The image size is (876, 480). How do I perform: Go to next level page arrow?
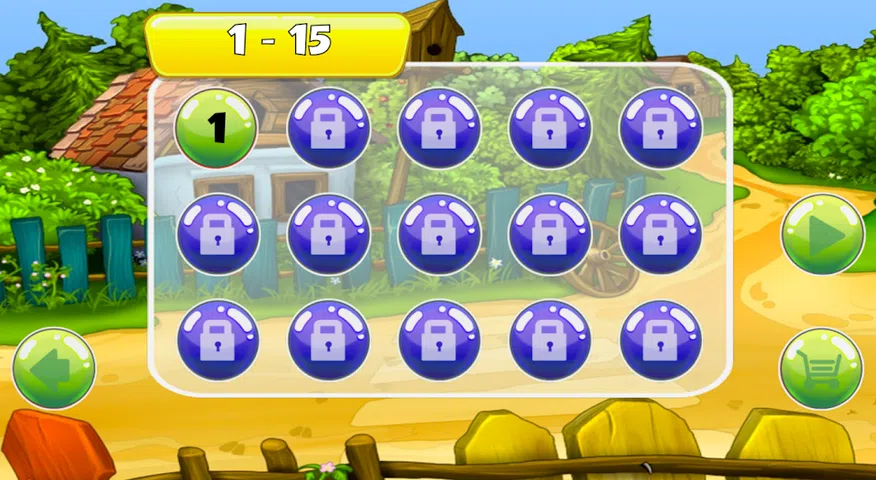(x=822, y=234)
